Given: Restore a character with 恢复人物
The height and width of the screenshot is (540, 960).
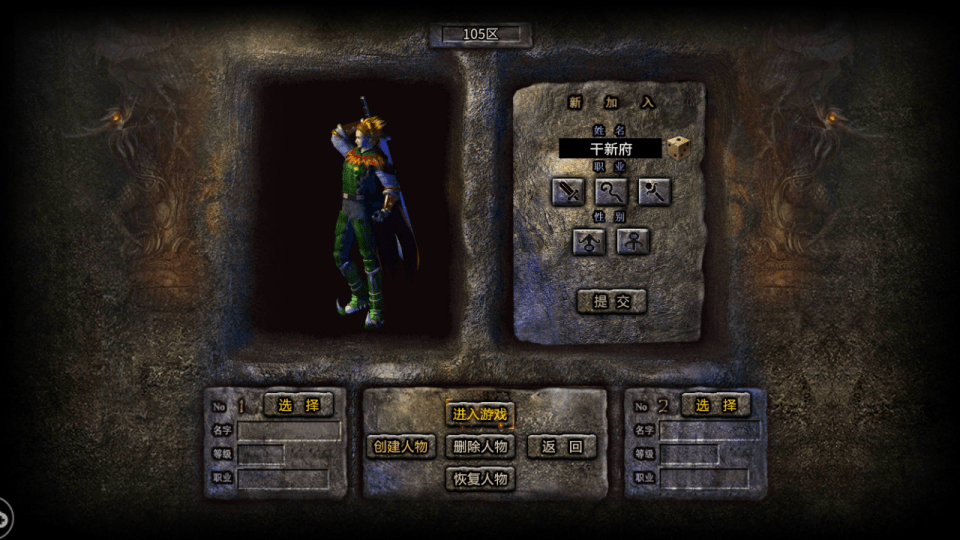Looking at the screenshot, I should pyautogui.click(x=480, y=478).
